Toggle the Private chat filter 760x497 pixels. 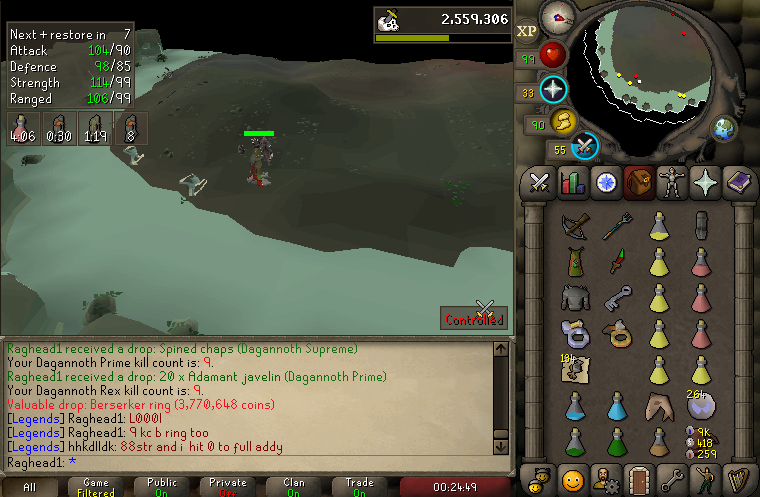point(228,487)
